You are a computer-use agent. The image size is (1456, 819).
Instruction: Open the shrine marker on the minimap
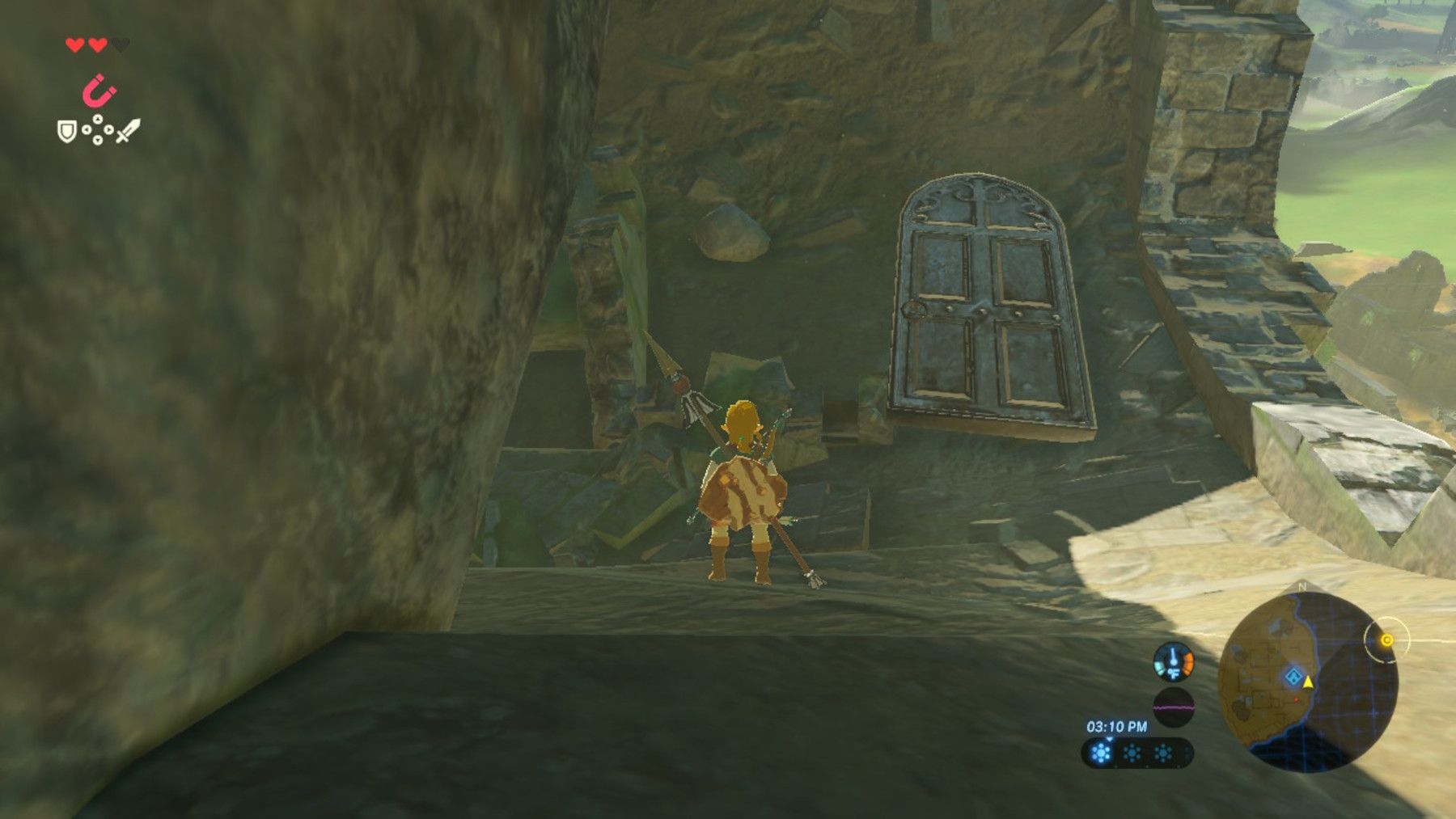coord(1293,677)
